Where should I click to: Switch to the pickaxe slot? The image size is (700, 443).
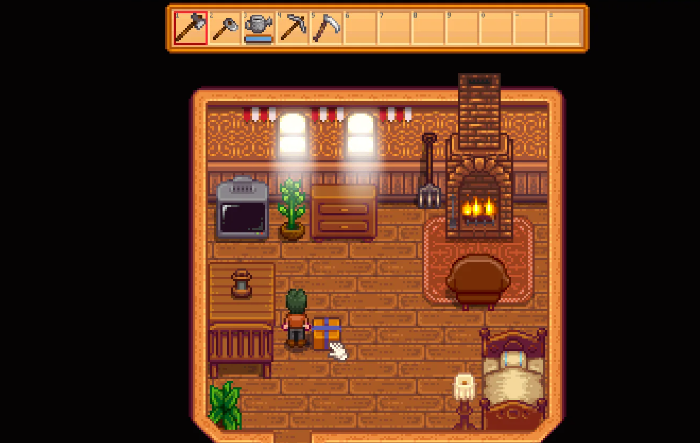click(x=293, y=28)
